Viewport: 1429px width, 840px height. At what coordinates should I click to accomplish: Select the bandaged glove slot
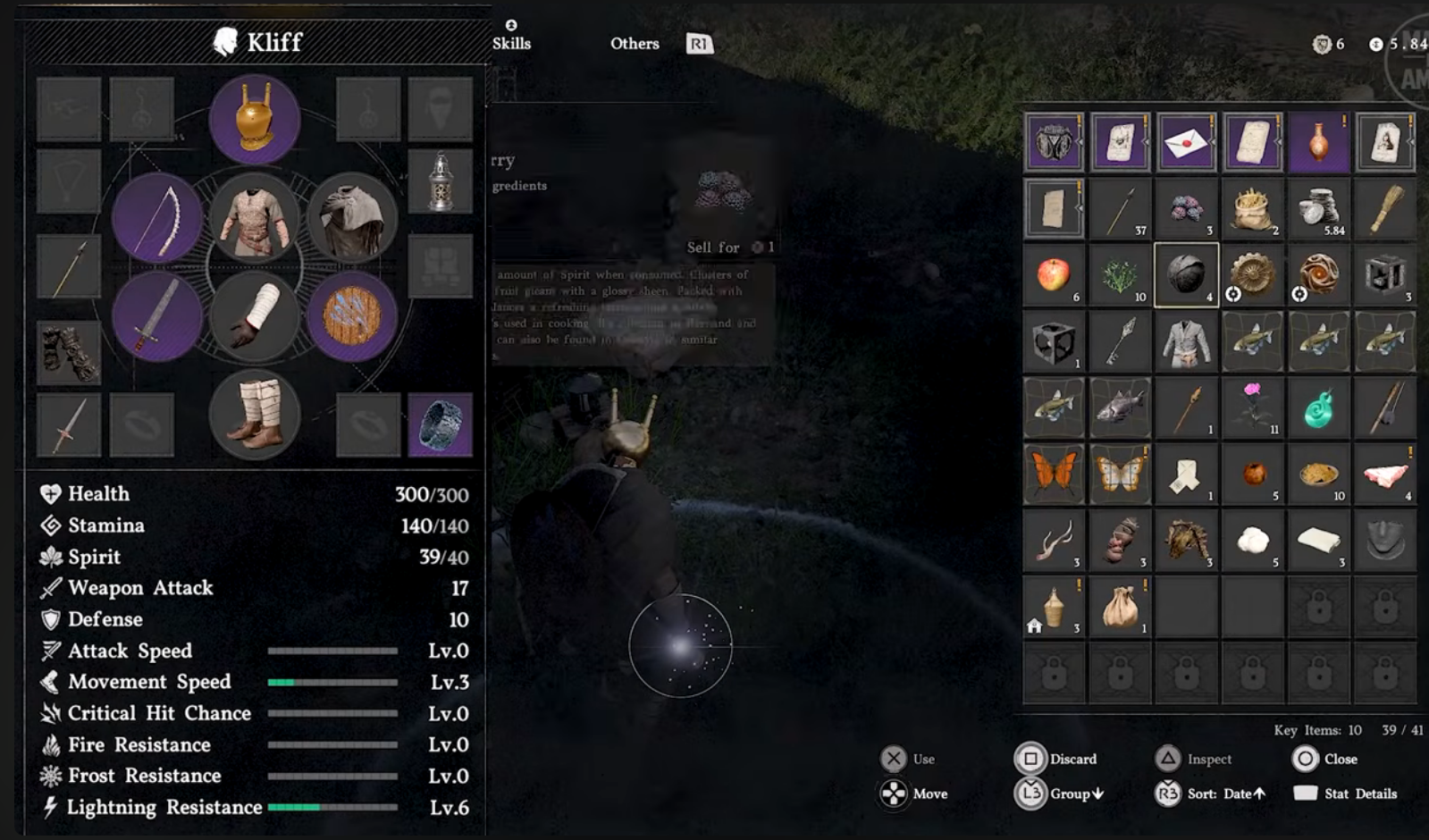pyautogui.click(x=255, y=316)
